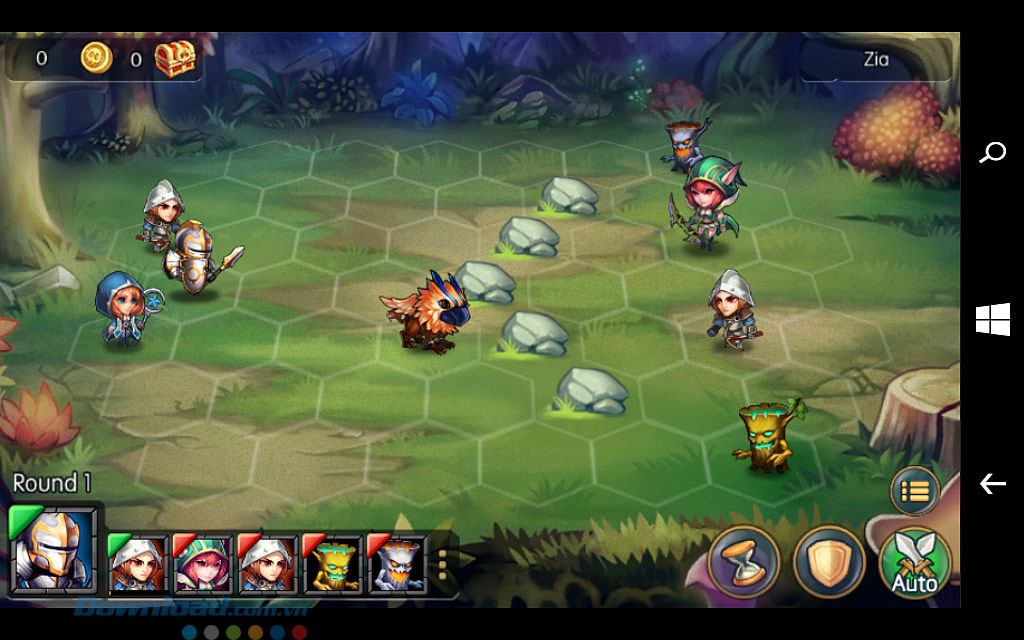Image resolution: width=1024 pixels, height=640 pixels.
Task: Activate the shield defend button
Action: pyautogui.click(x=828, y=562)
